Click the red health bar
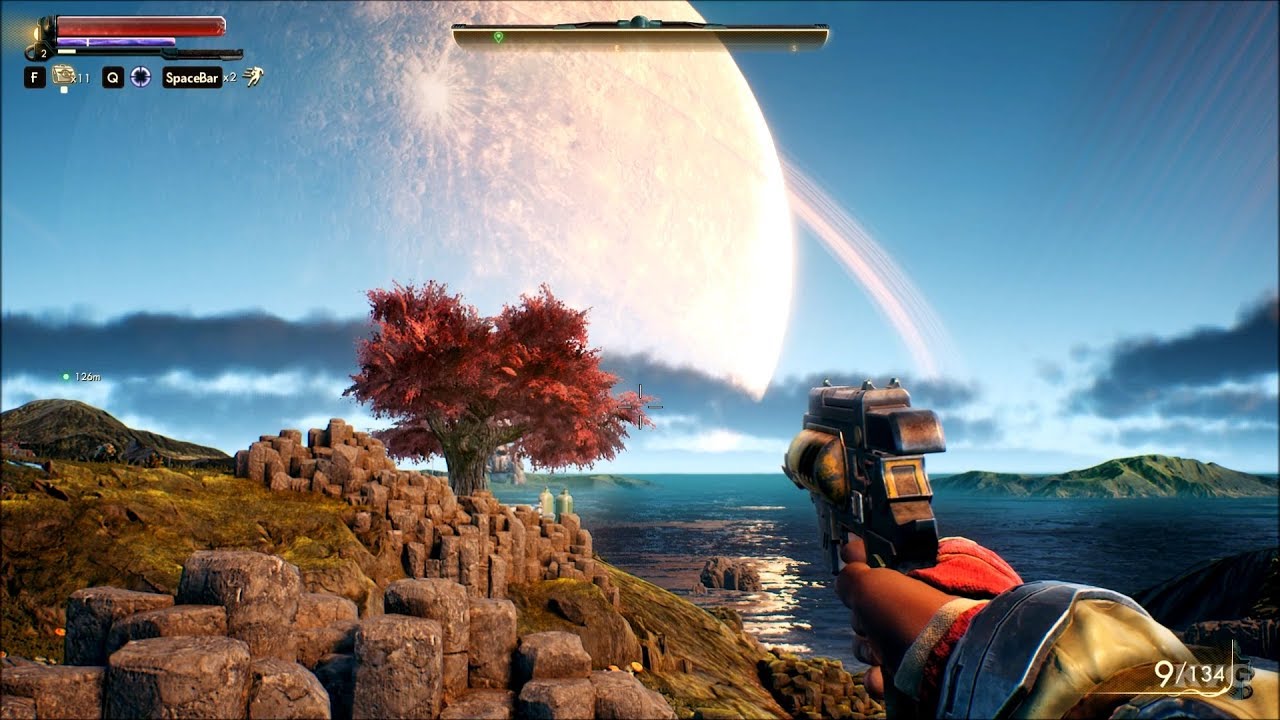The width and height of the screenshot is (1280, 720). click(140, 26)
